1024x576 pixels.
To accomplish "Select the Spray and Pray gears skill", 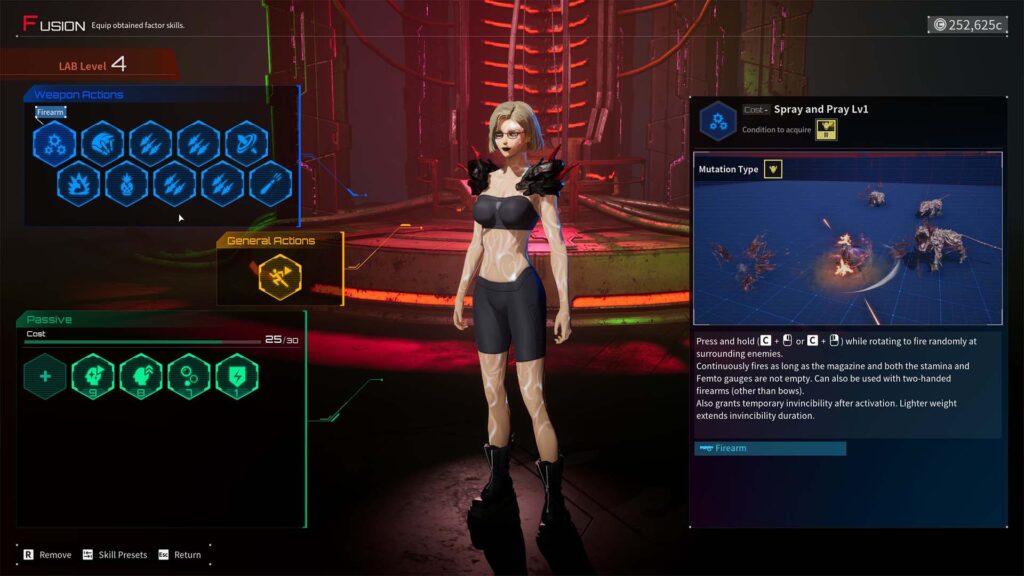I will (54, 144).
